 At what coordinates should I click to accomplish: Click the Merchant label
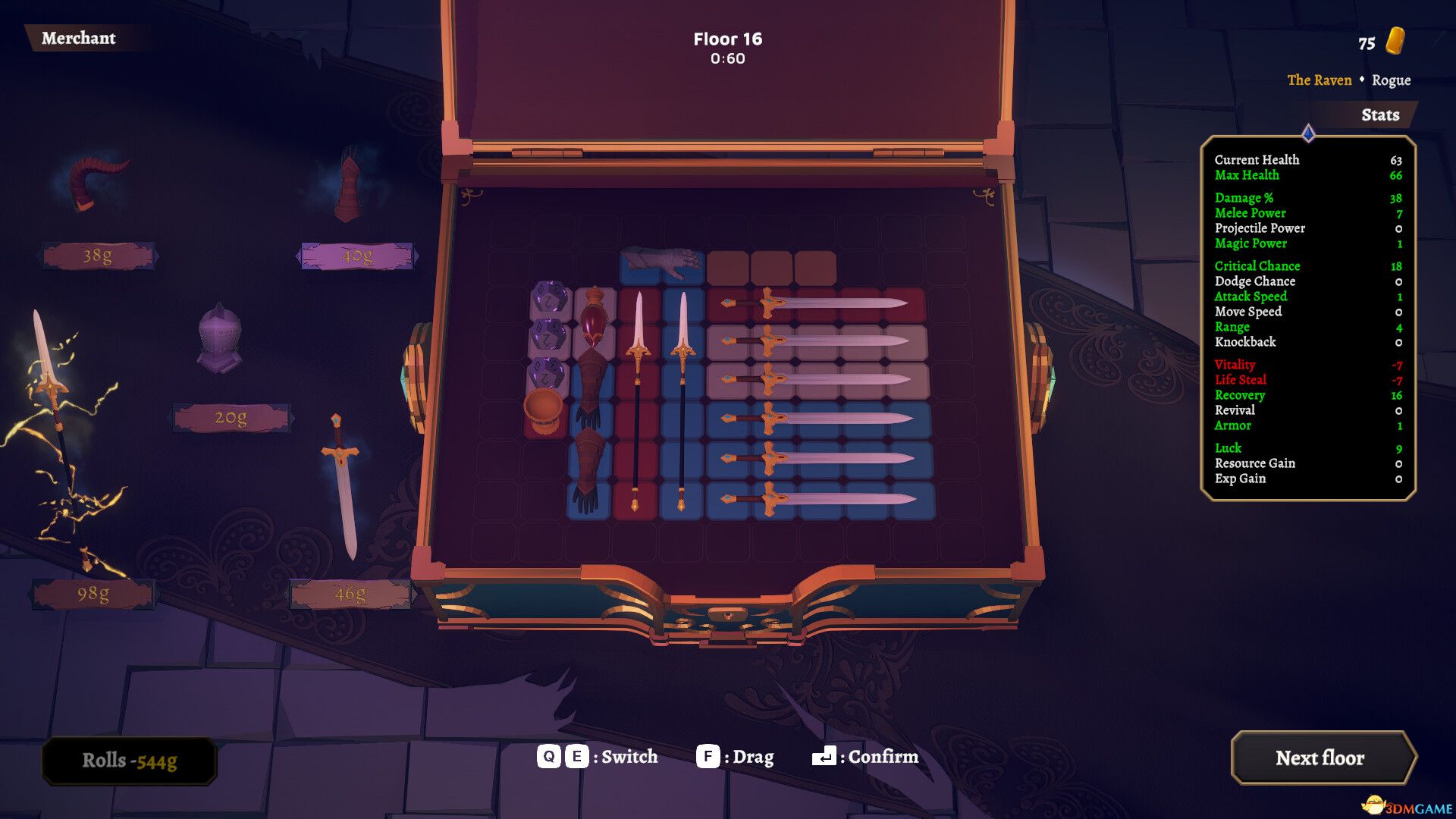[x=80, y=38]
